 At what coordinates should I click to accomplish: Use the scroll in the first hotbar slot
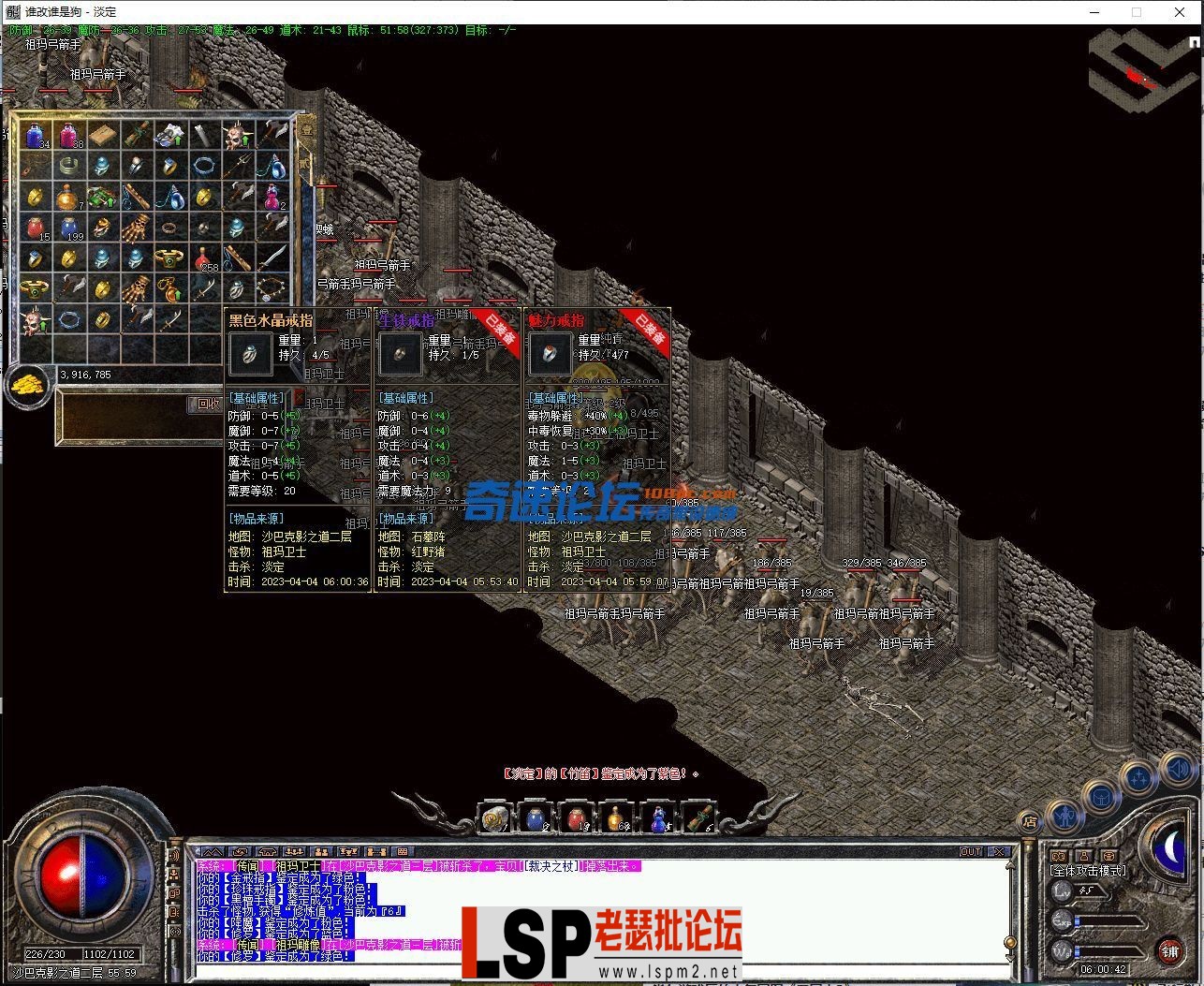tap(493, 818)
